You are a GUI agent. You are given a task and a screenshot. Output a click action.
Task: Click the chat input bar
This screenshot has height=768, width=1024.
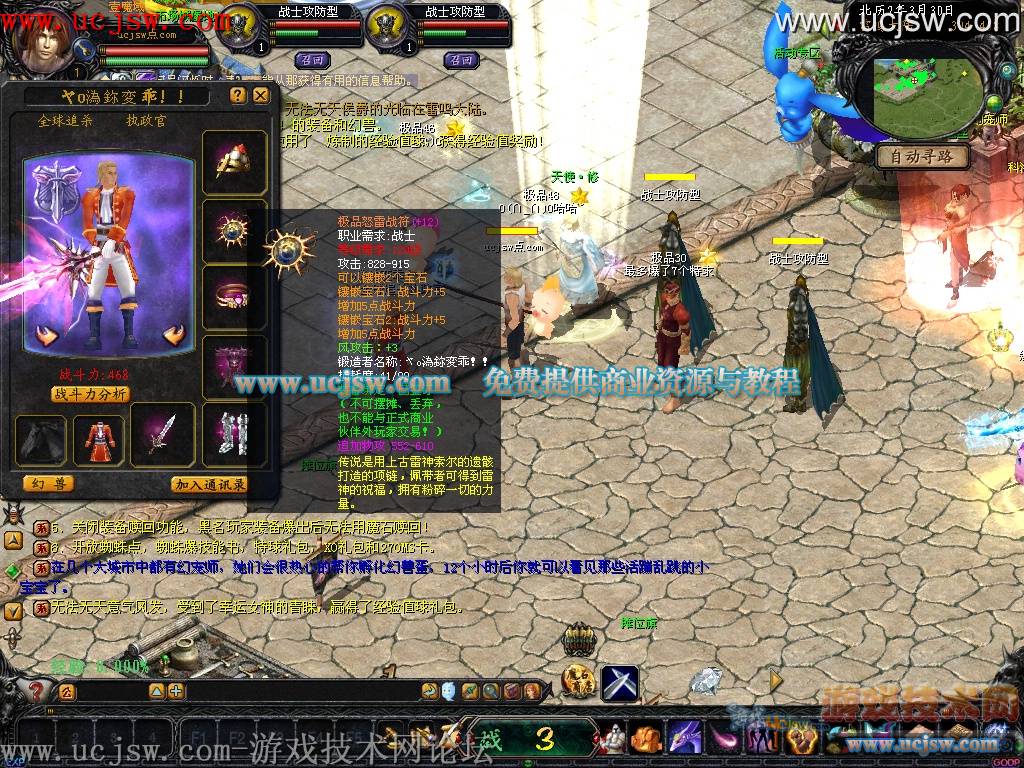click(x=110, y=691)
